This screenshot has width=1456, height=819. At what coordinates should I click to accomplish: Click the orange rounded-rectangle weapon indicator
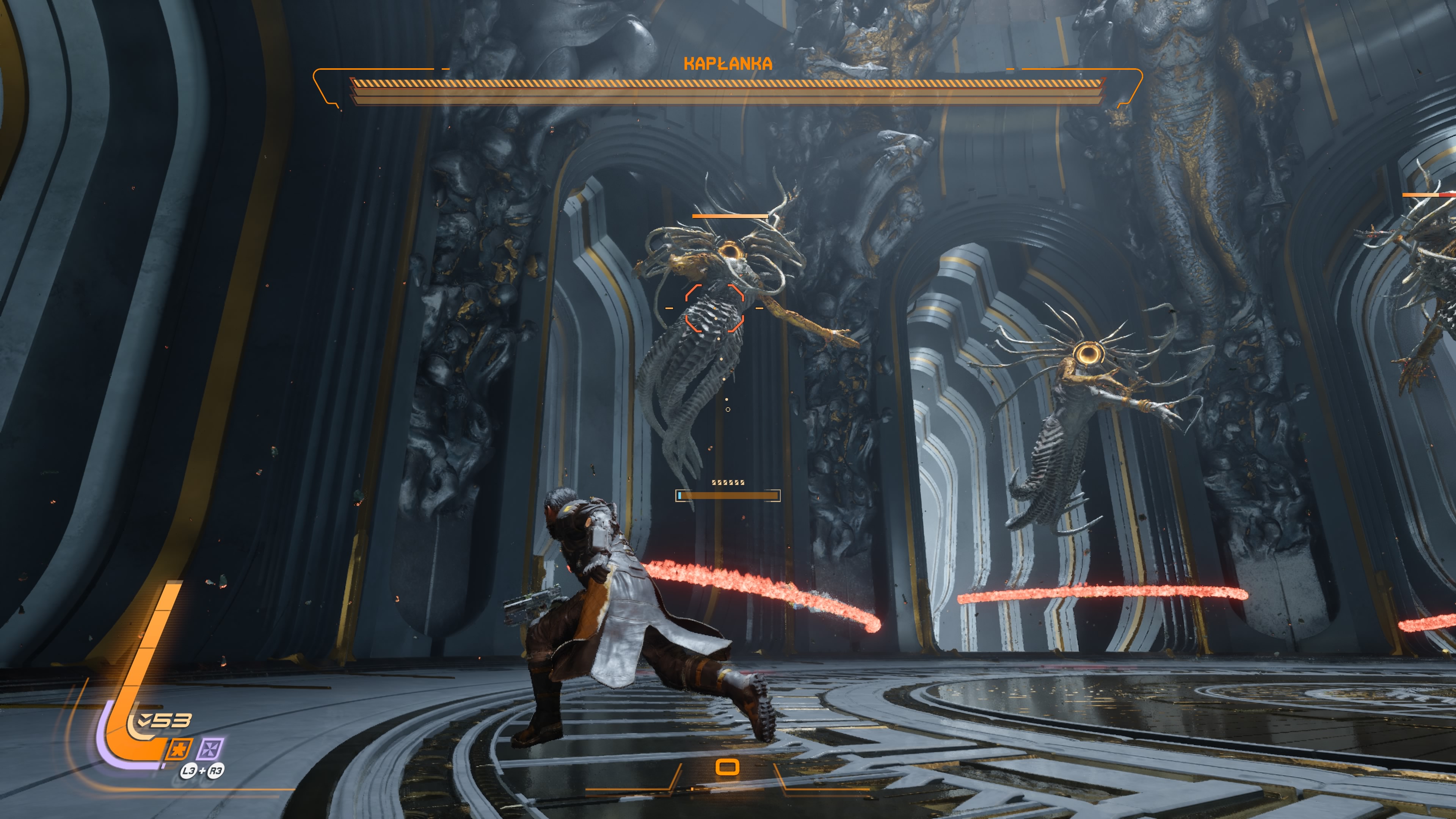(x=728, y=767)
